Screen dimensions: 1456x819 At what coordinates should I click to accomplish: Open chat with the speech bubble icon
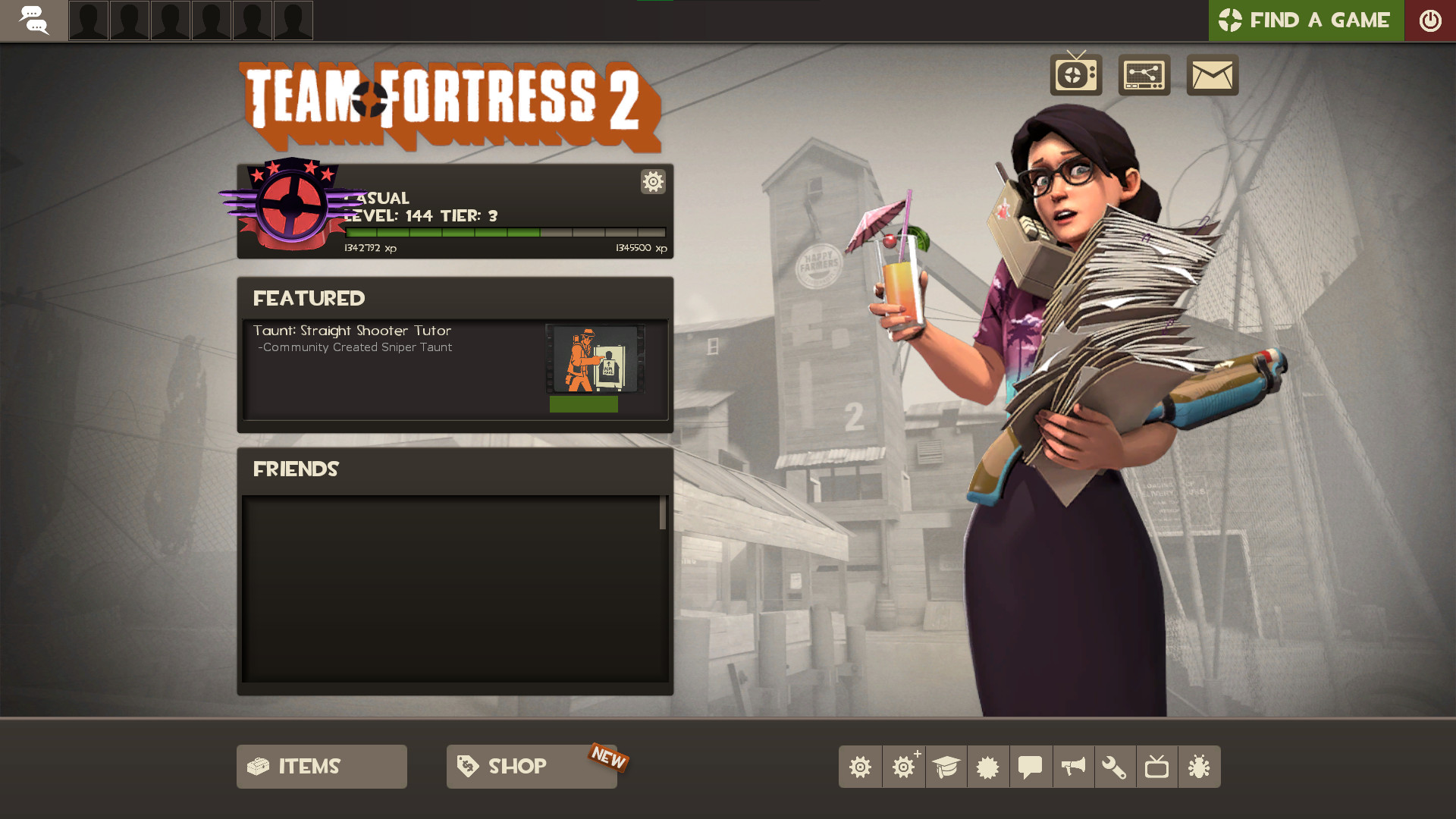coord(1029,767)
